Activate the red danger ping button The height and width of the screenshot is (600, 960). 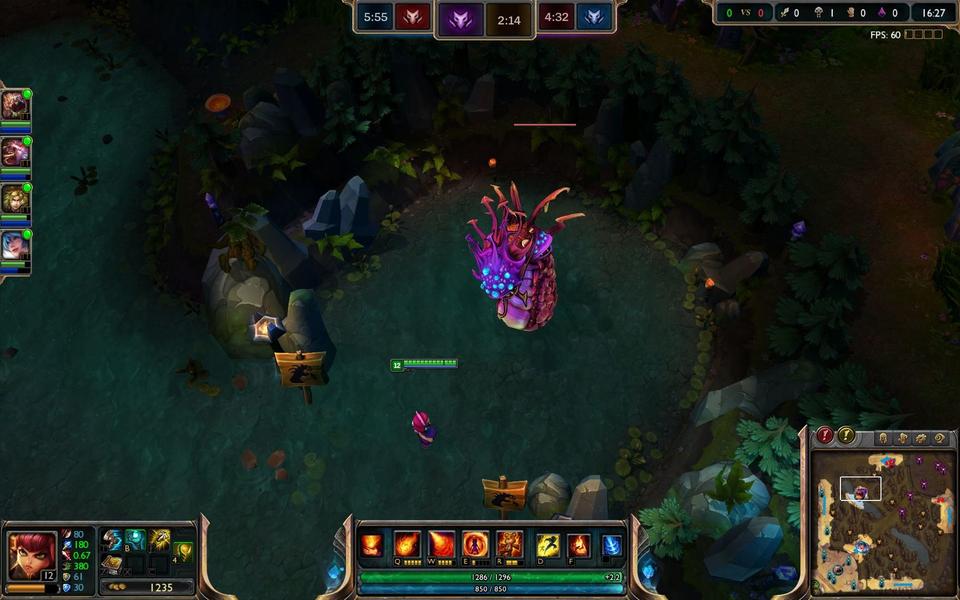click(825, 435)
